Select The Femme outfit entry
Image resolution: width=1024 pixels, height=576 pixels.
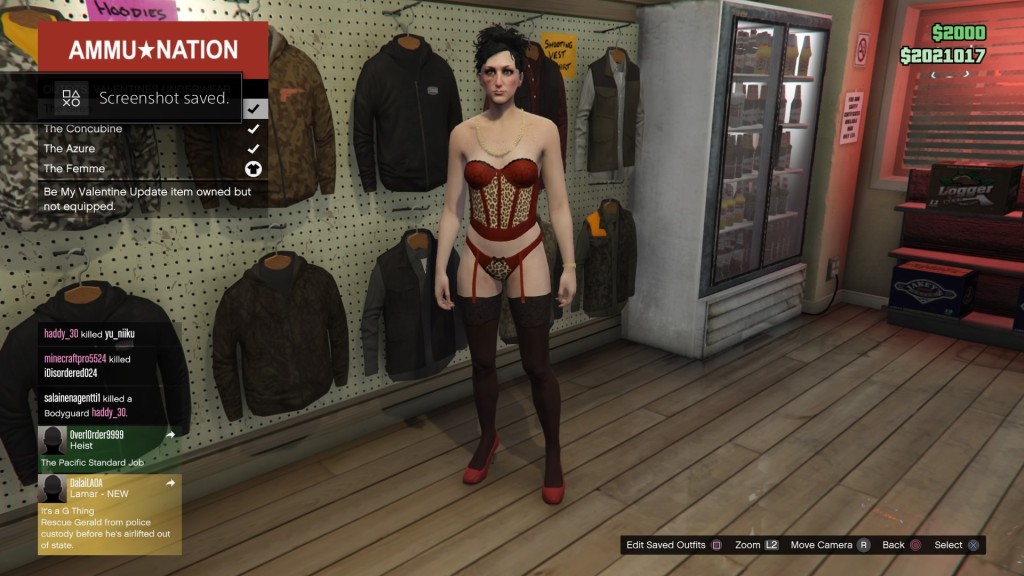pyautogui.click(x=150, y=169)
